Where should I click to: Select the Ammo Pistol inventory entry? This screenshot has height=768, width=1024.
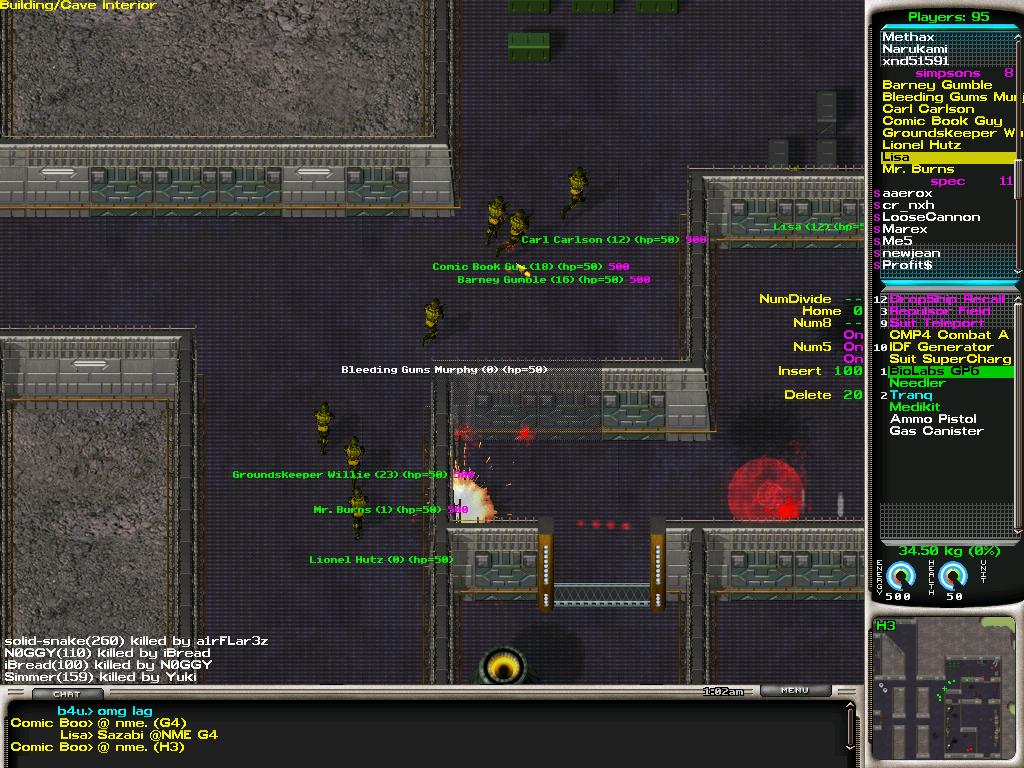tap(933, 419)
